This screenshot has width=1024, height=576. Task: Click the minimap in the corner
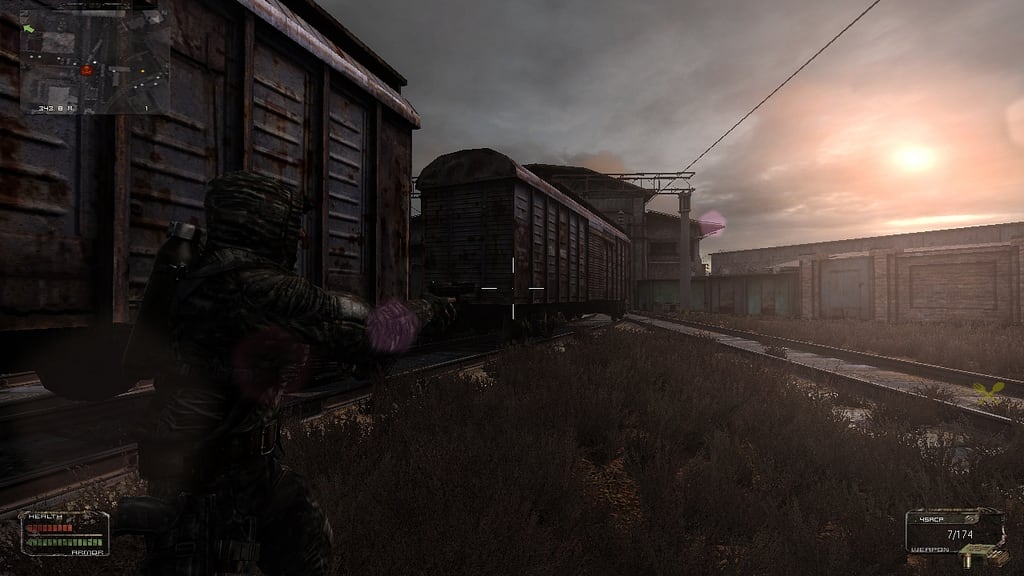point(95,60)
